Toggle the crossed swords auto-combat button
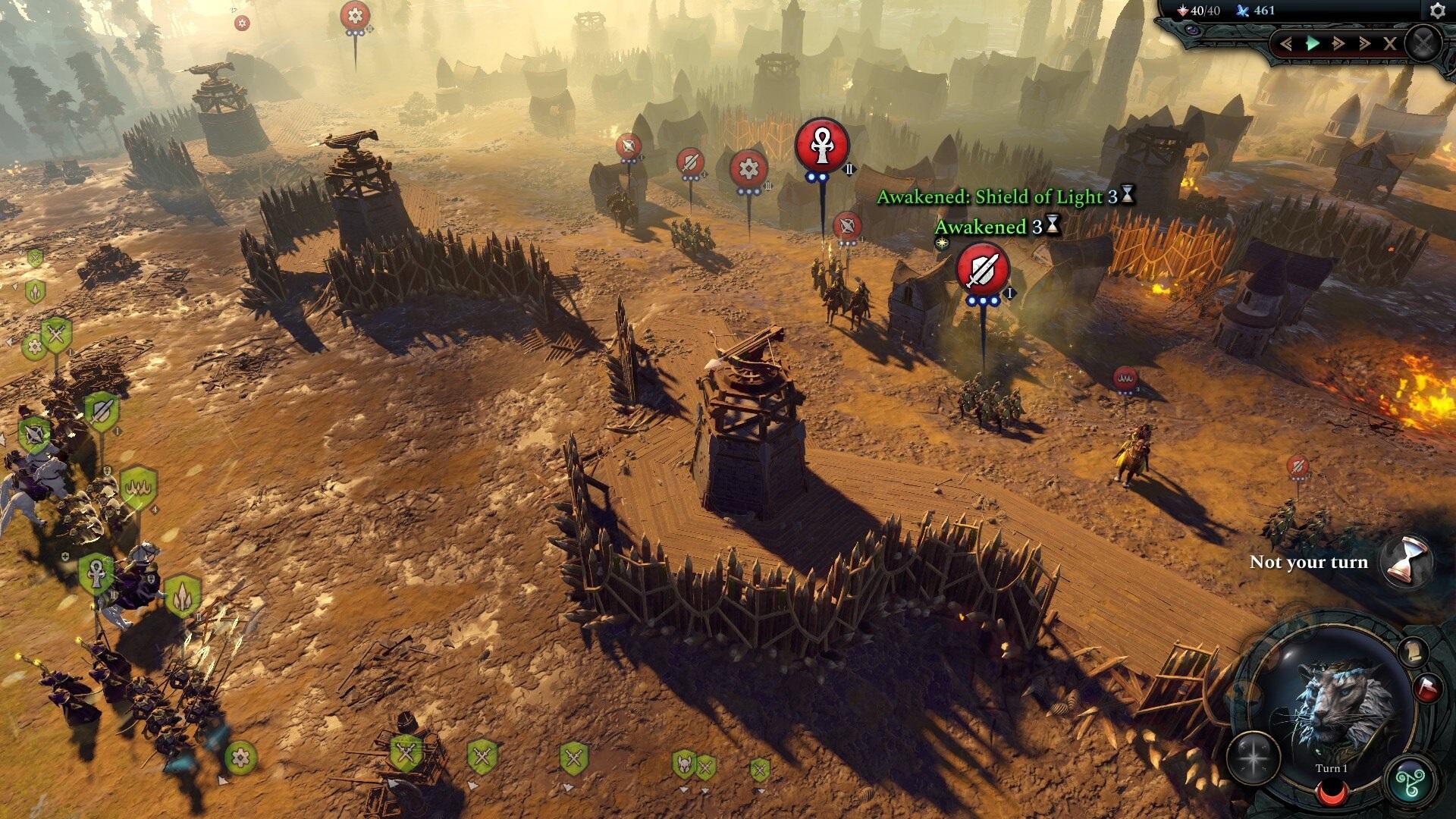The height and width of the screenshot is (819, 1456). [x=1423, y=42]
